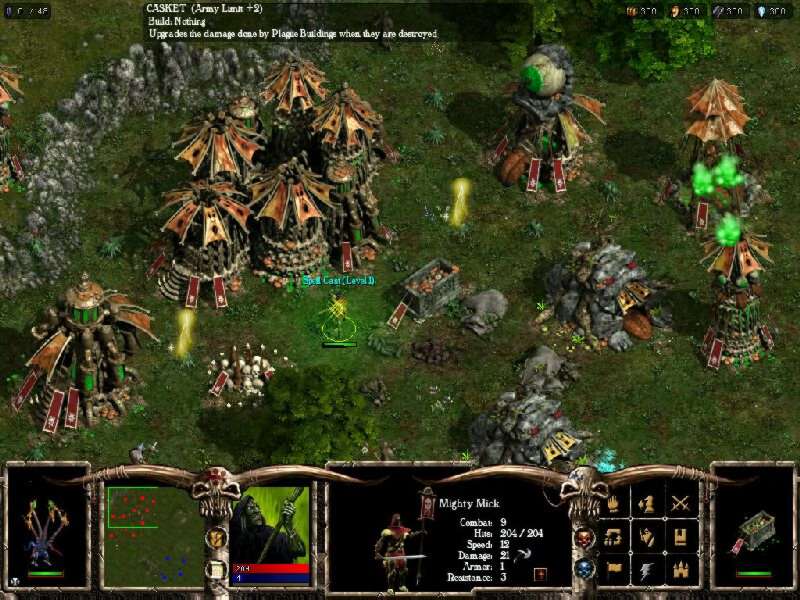Activate the lightning bolt spell icon

649,570
